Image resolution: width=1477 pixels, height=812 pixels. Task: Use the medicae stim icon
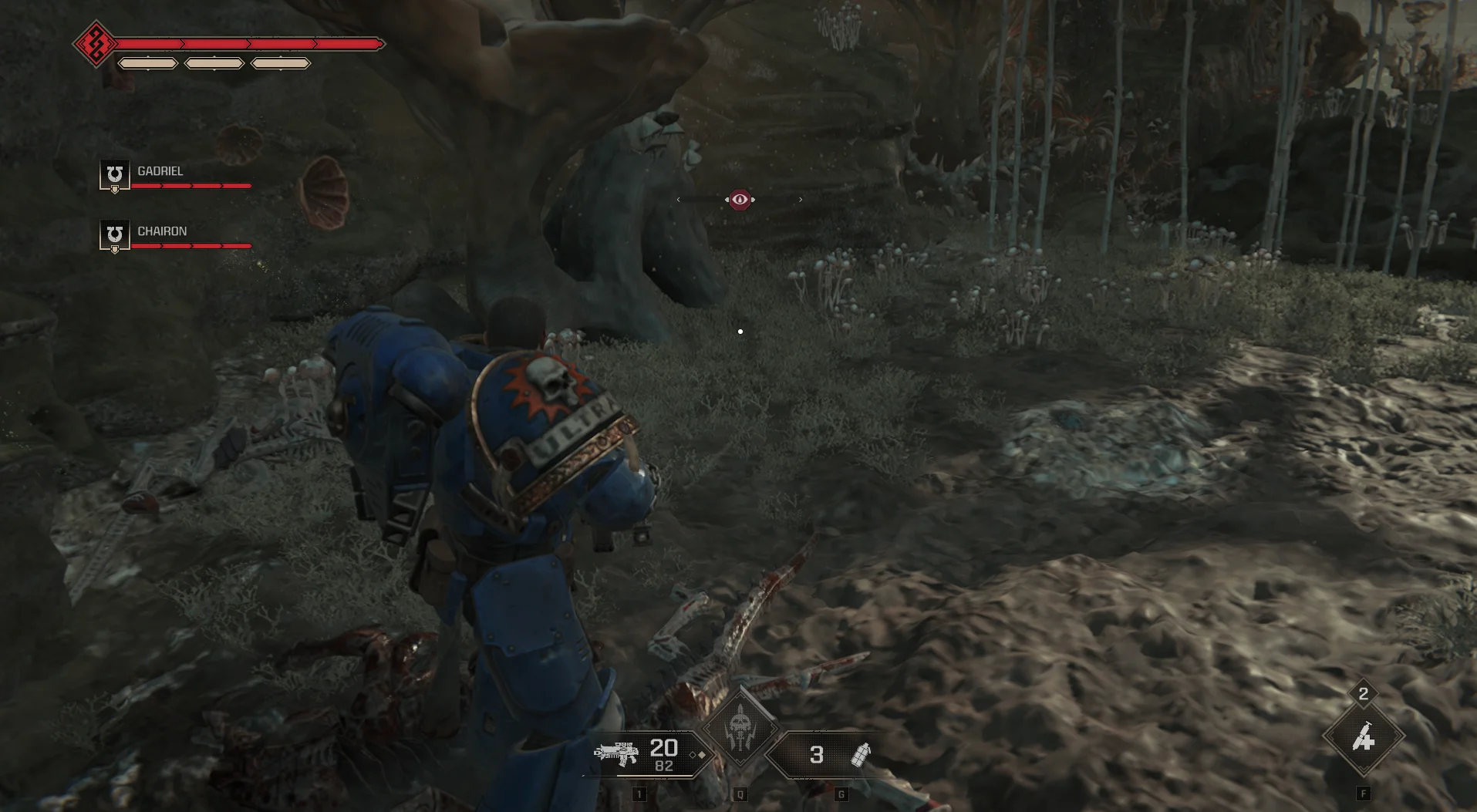click(x=1363, y=738)
